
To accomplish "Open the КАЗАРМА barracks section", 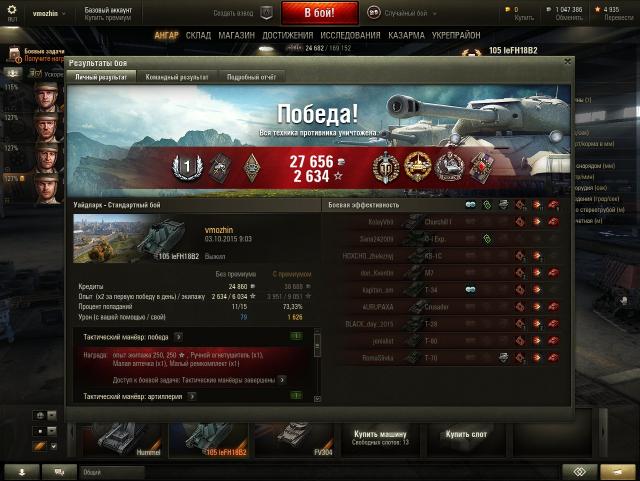I will (x=406, y=35).
